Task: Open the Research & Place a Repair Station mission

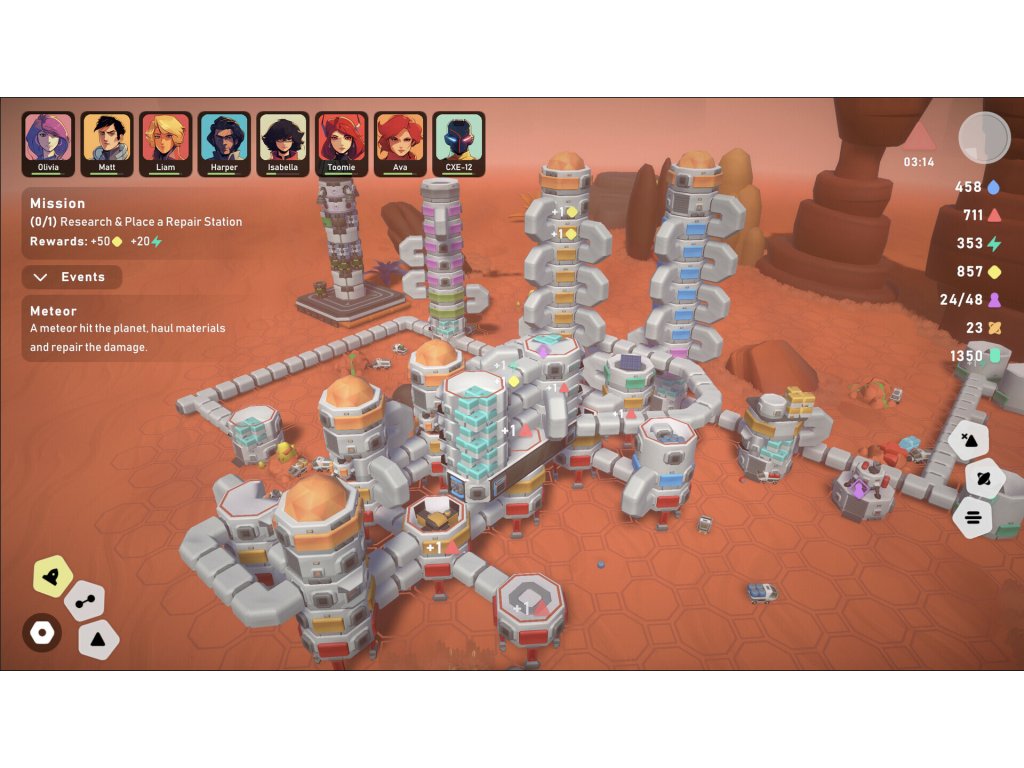Action: click(x=136, y=222)
